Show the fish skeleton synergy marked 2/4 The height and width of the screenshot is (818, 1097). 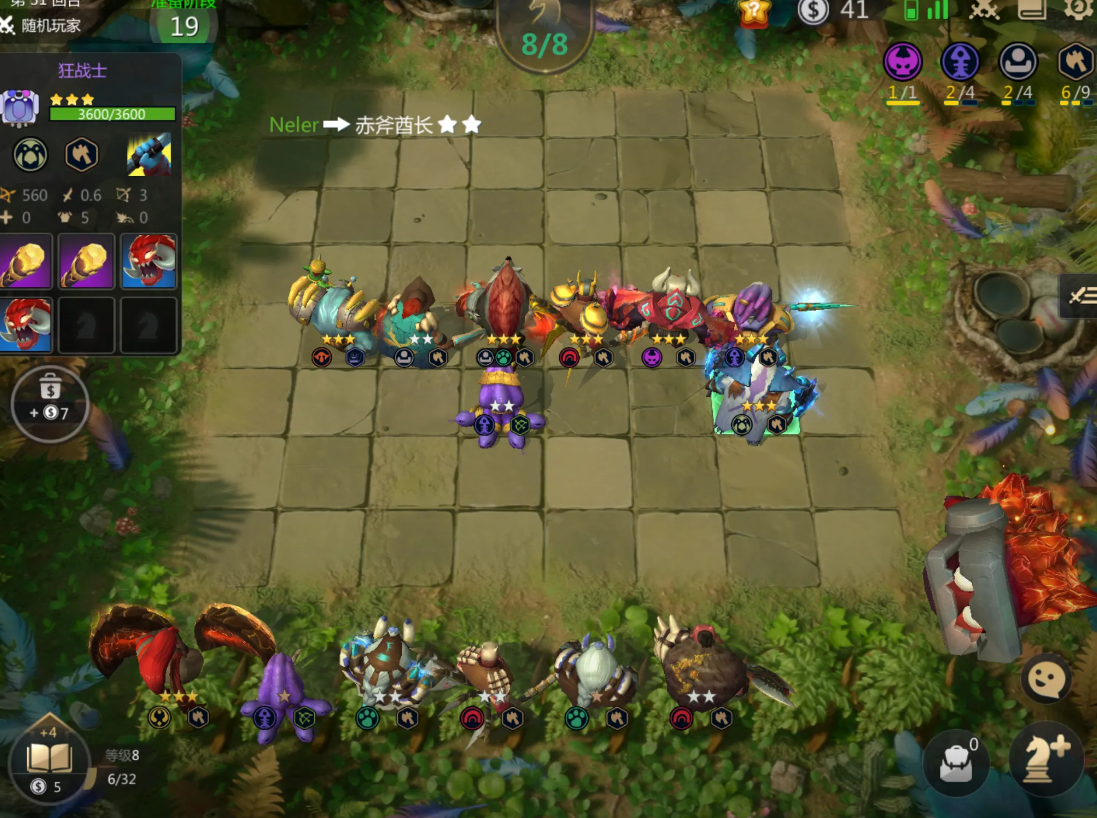960,62
